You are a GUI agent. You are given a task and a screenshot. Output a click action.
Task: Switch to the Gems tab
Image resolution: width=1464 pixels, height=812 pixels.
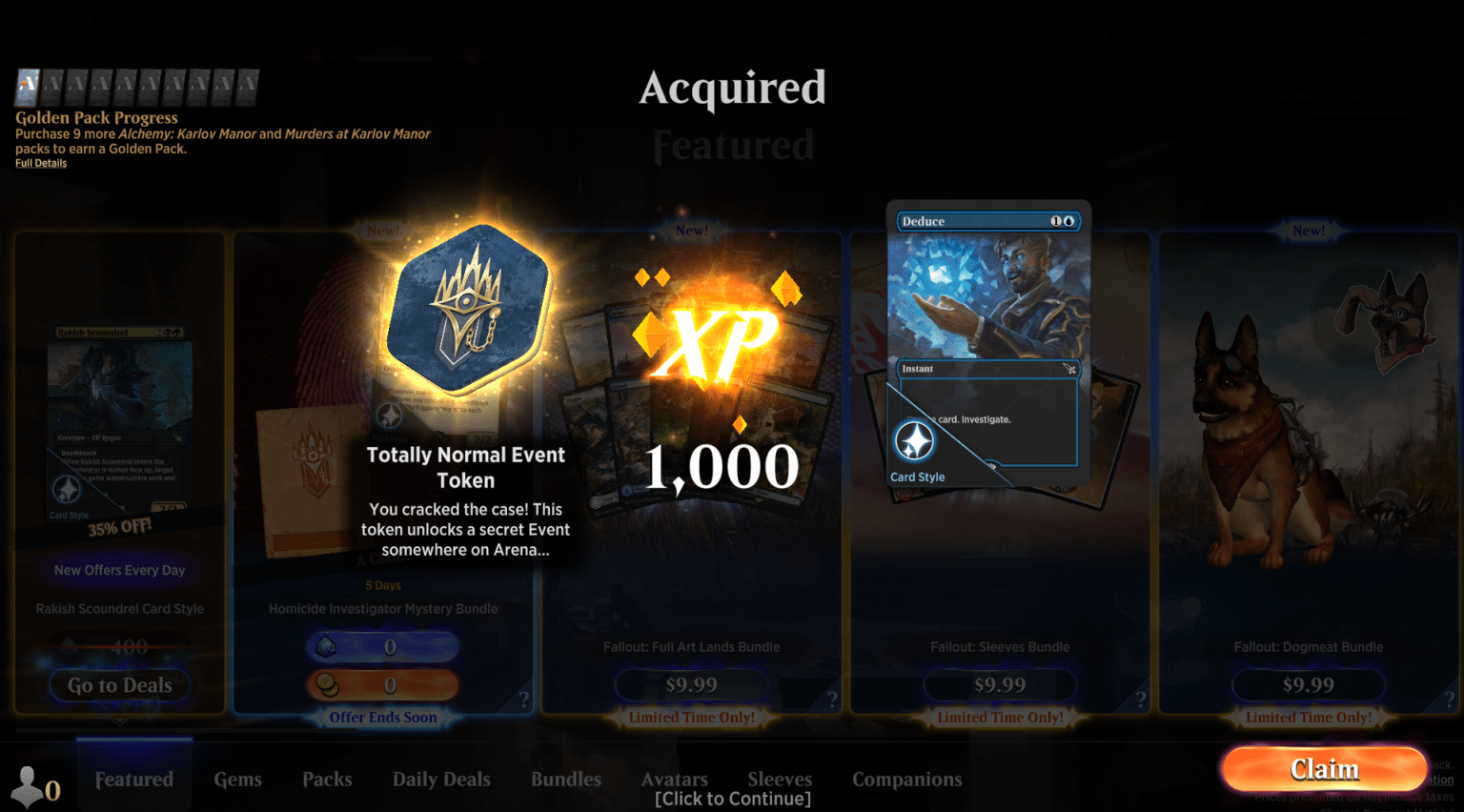[x=237, y=779]
